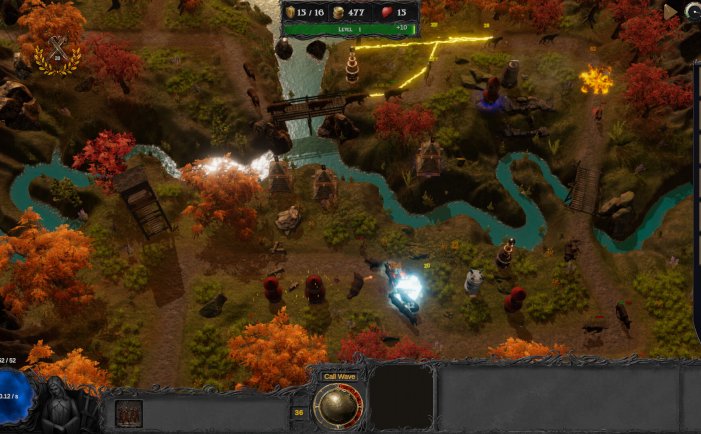Open the round menu button in top corner
This screenshot has height=434, width=701.
tap(694, 11)
